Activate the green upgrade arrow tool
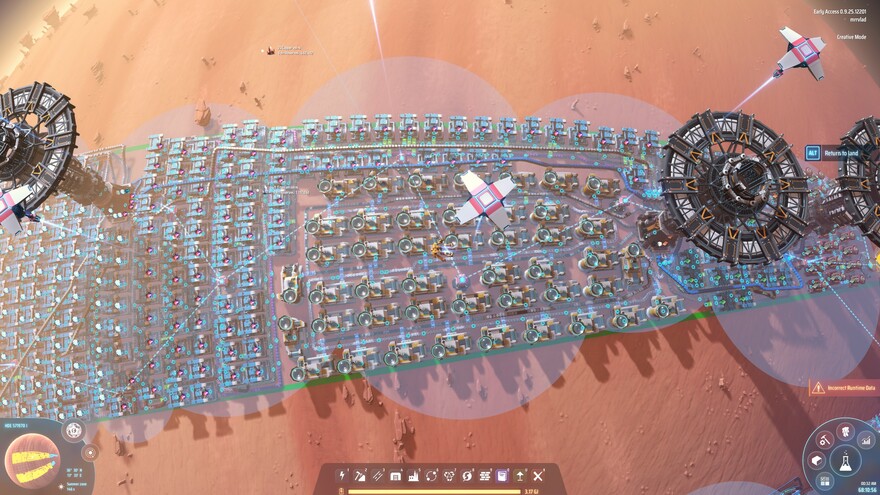The height and width of the screenshot is (495, 880). pos(520,476)
